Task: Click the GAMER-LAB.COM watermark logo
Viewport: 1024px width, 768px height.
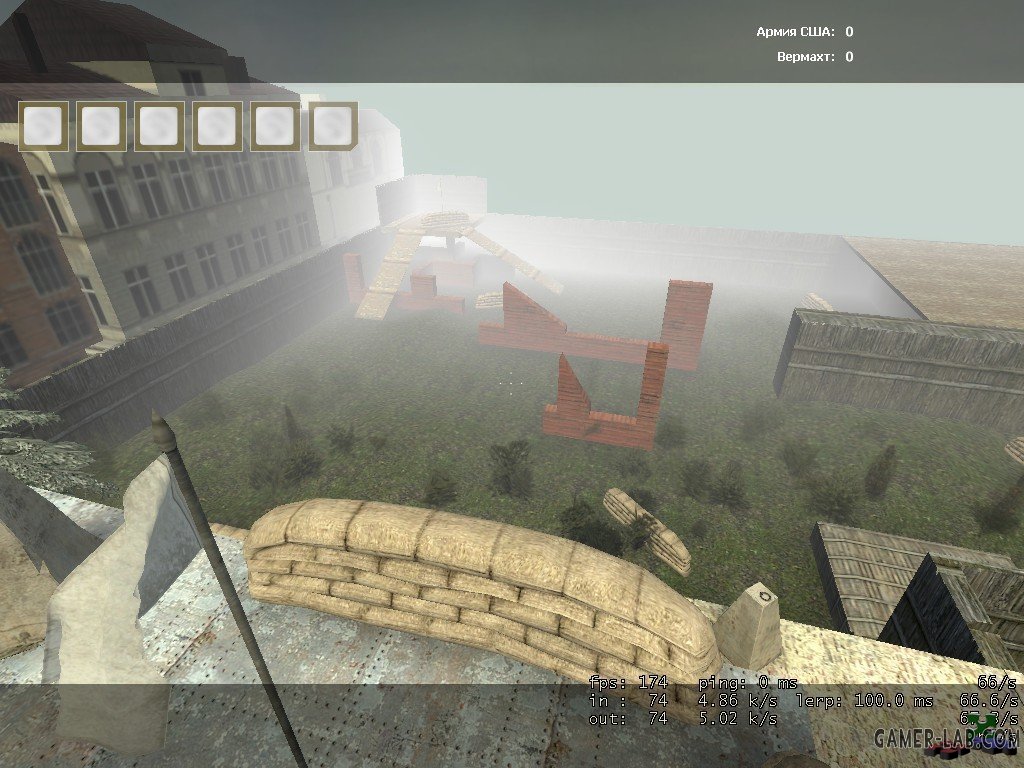Action: 945,739
